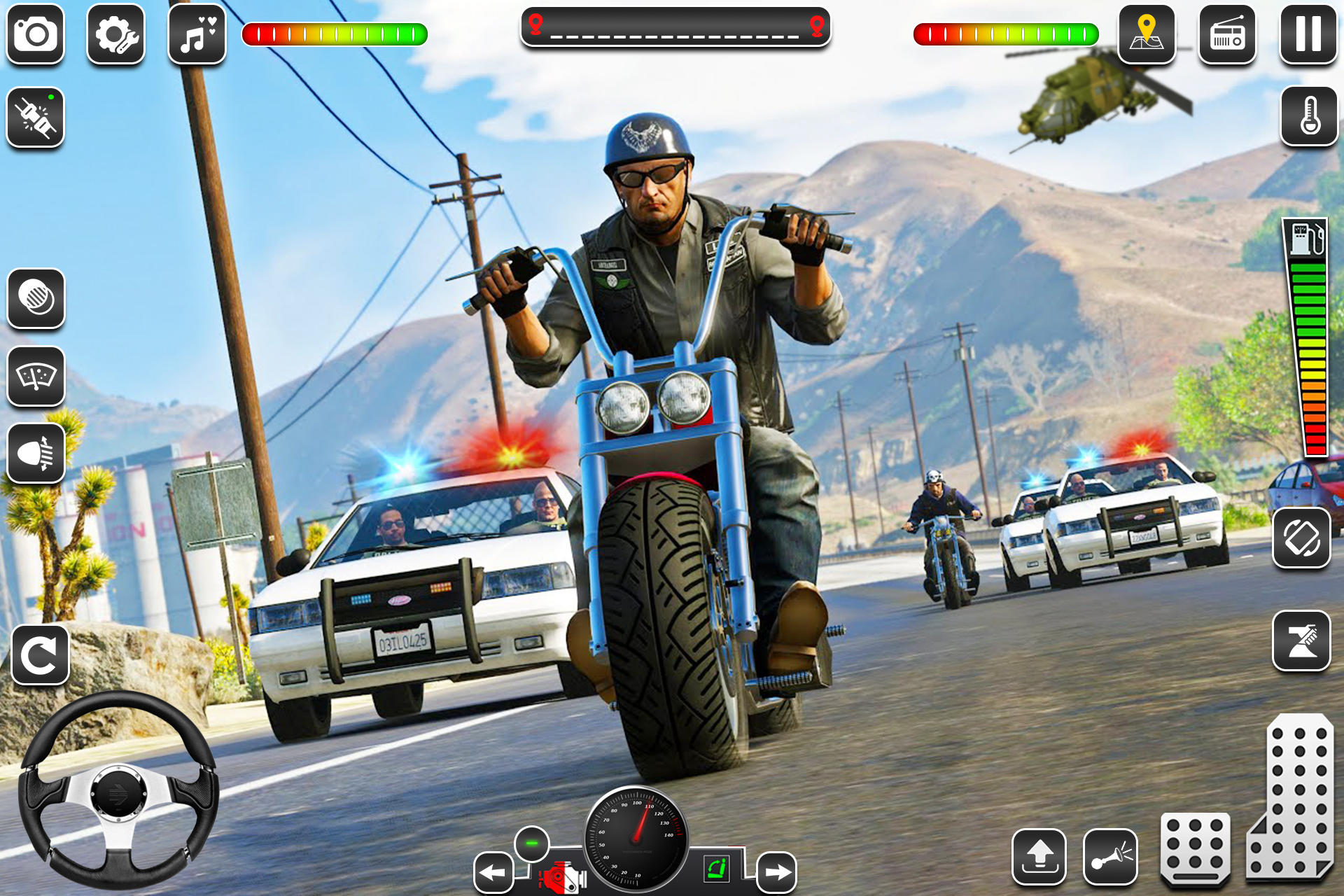The height and width of the screenshot is (896, 1344).
Task: Toggle the headlights on
Action: point(36,454)
